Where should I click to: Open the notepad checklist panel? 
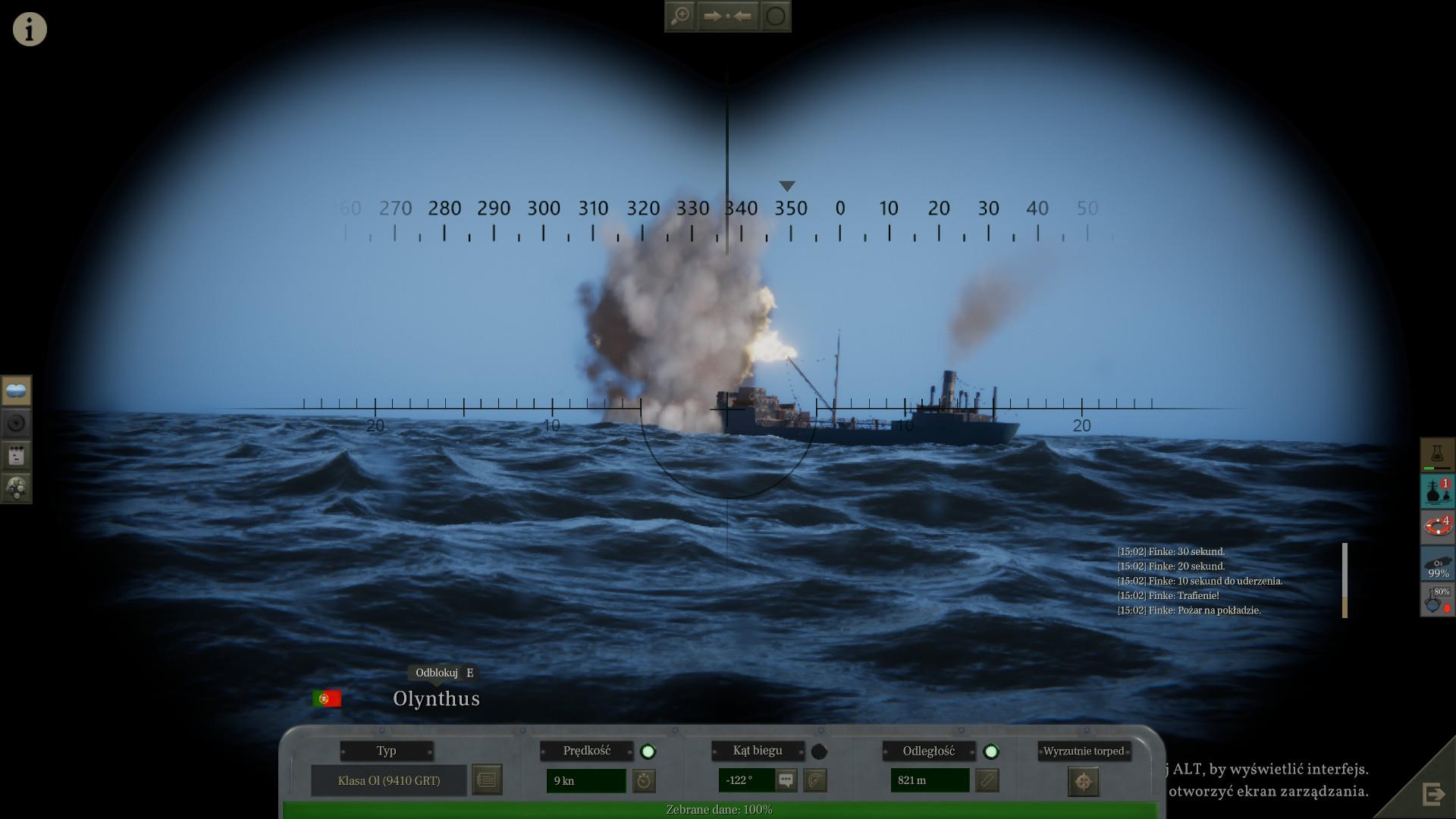16,456
